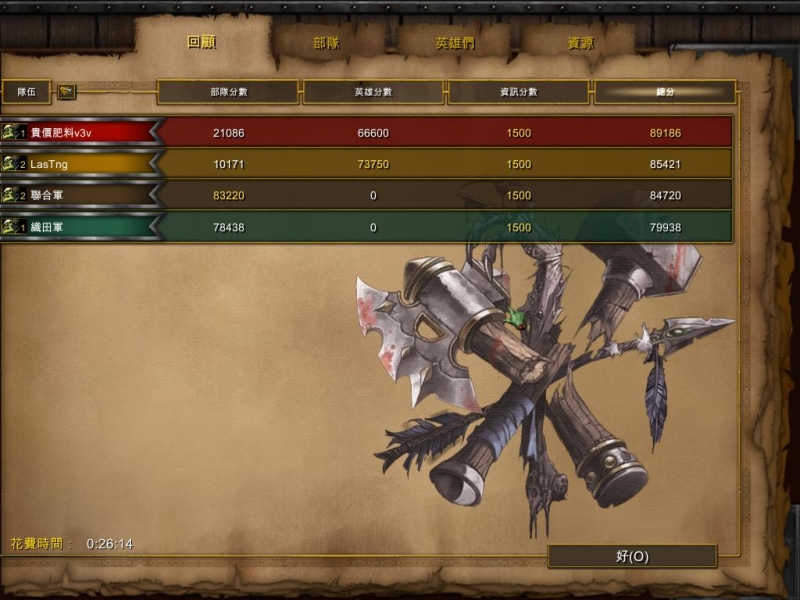Choose the 織田軍 player row

80,227
